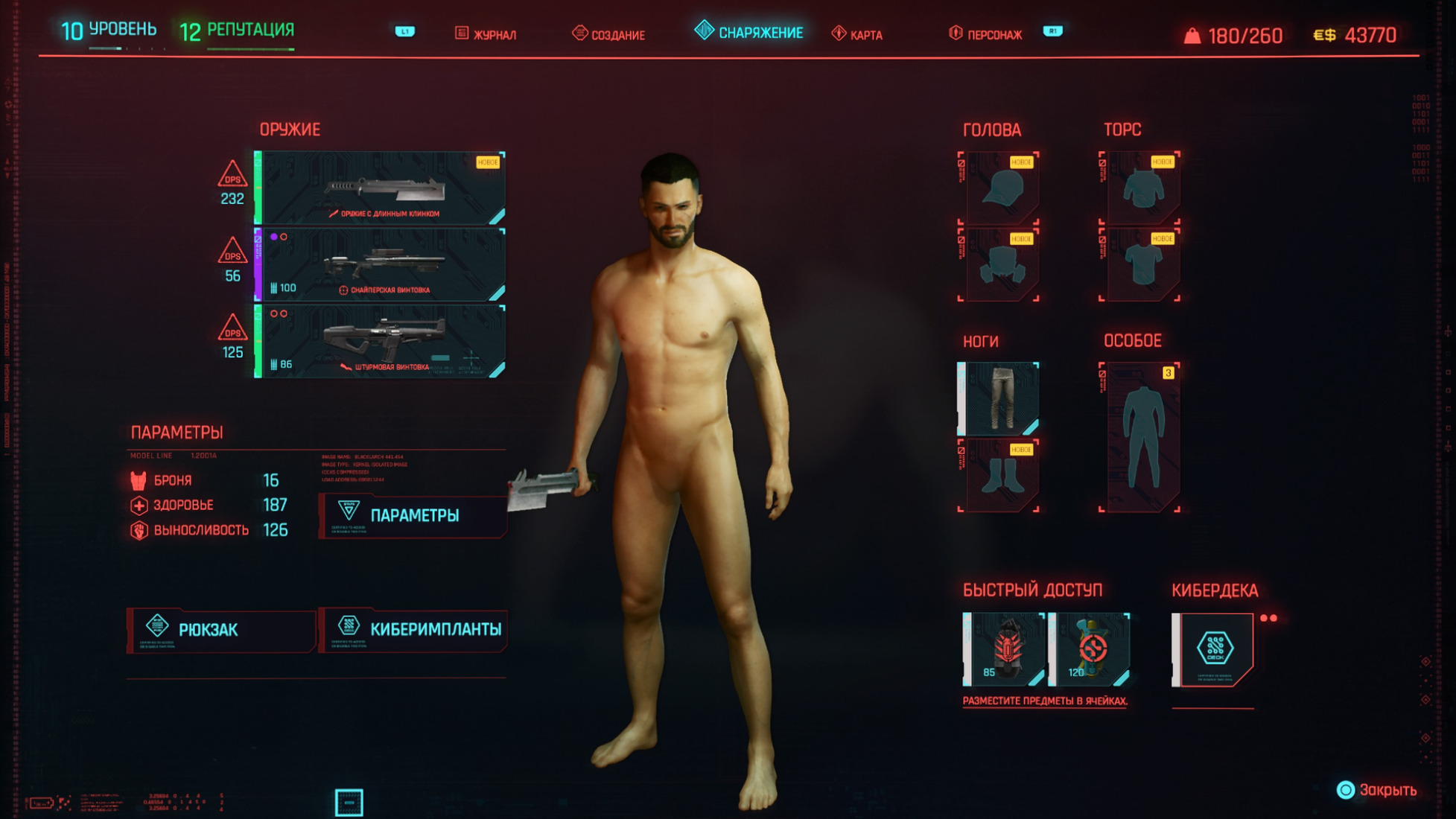
Task: Go to the Персонаж tab
Action: coord(985,34)
